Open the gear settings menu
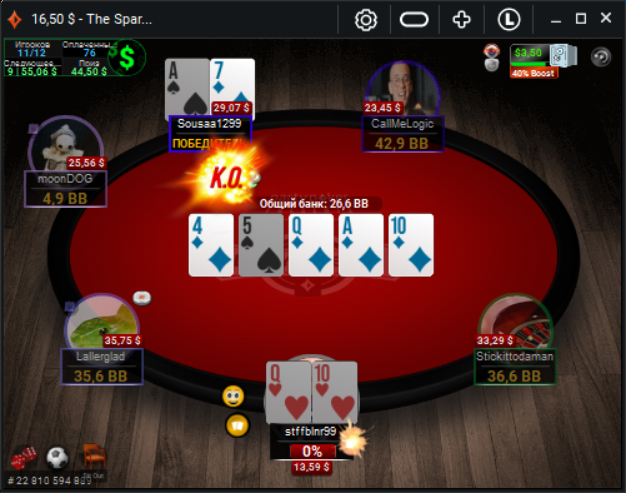This screenshot has width=626, height=493. [366, 19]
